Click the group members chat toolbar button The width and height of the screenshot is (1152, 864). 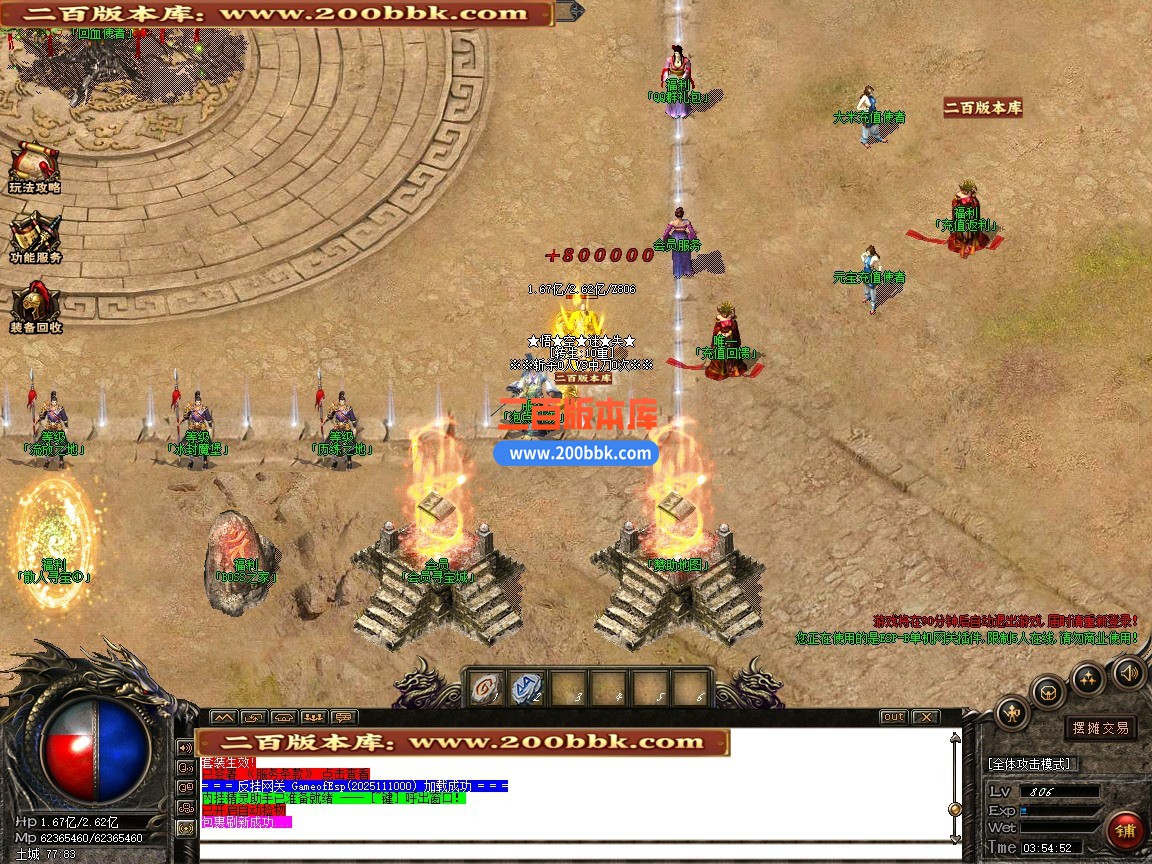314,717
